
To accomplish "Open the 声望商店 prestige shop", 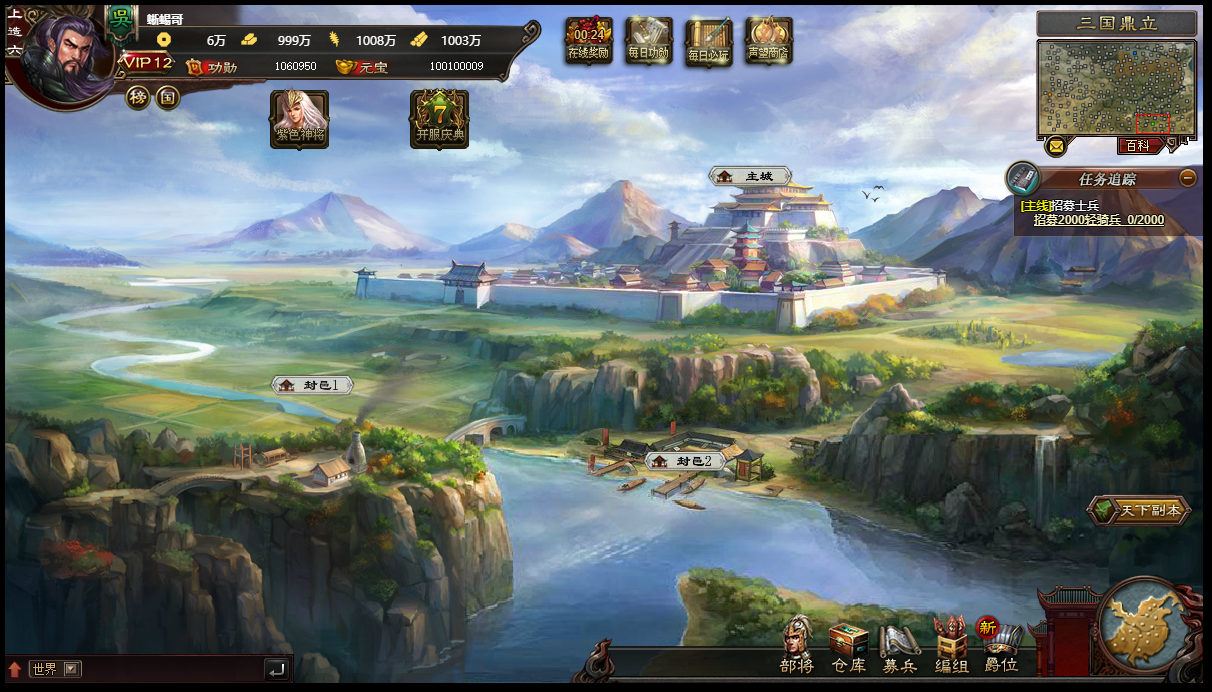I will [769, 40].
